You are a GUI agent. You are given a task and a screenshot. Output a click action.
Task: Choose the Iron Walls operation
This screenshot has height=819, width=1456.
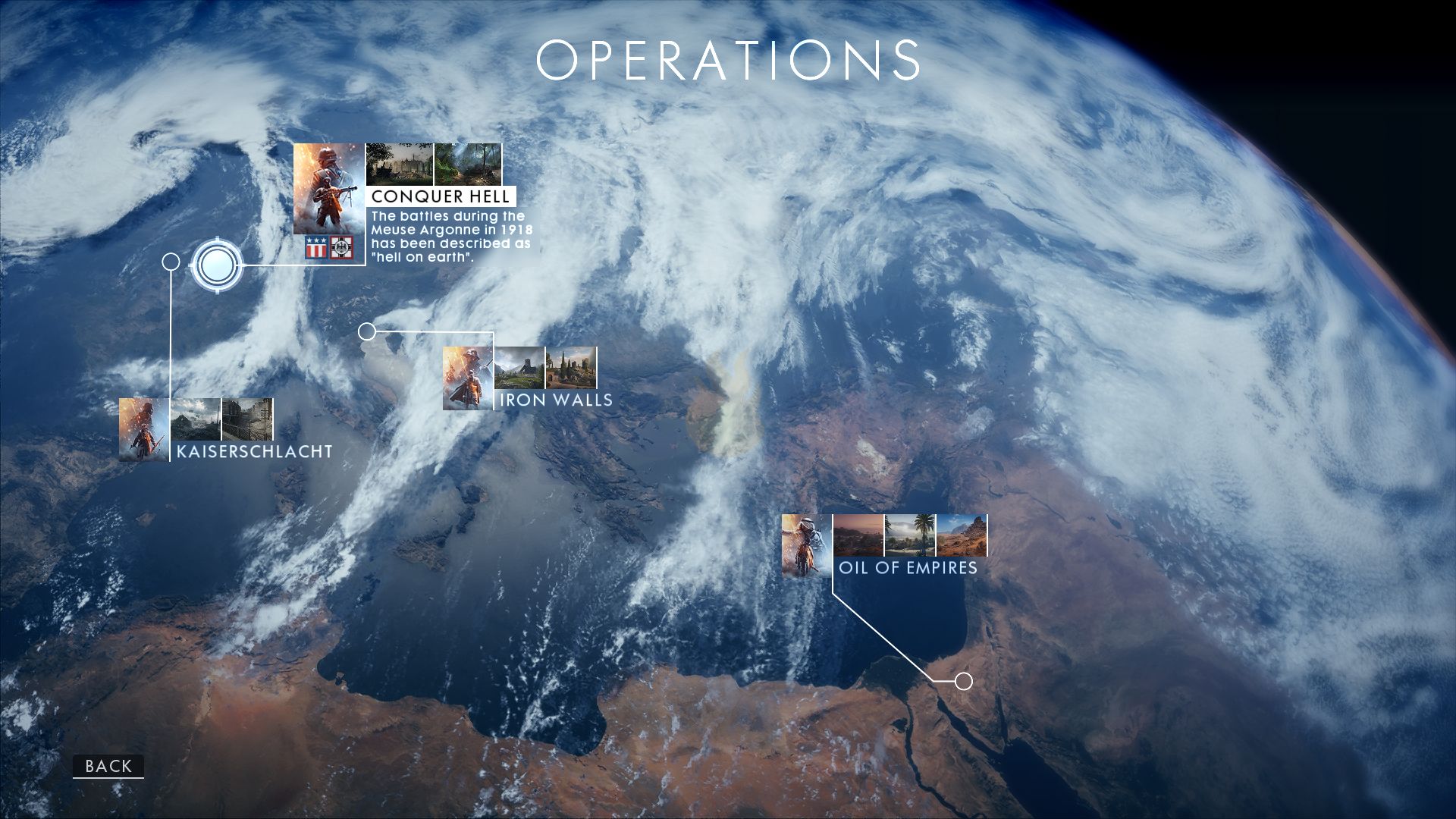tap(555, 400)
